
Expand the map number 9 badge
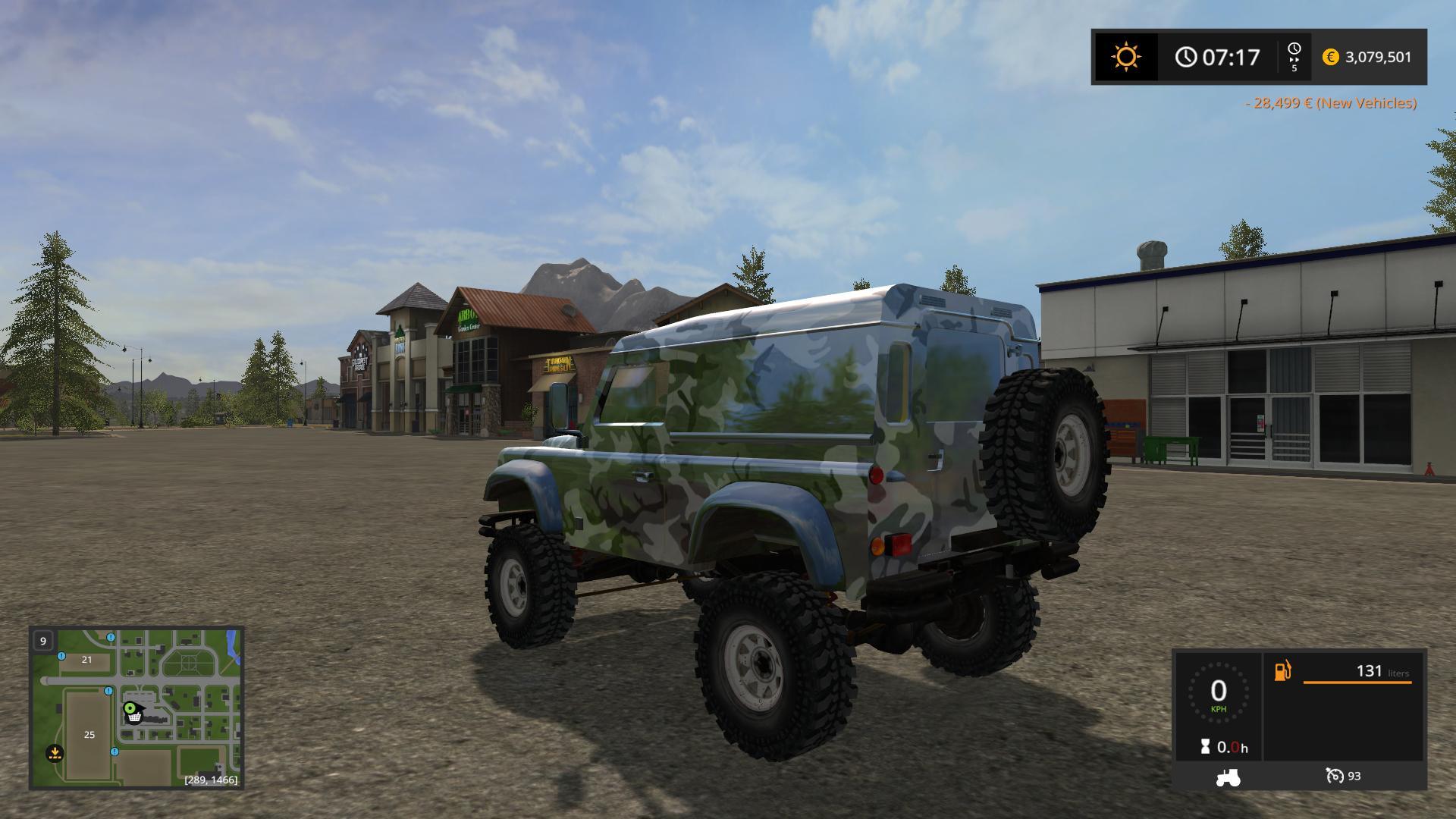click(43, 641)
